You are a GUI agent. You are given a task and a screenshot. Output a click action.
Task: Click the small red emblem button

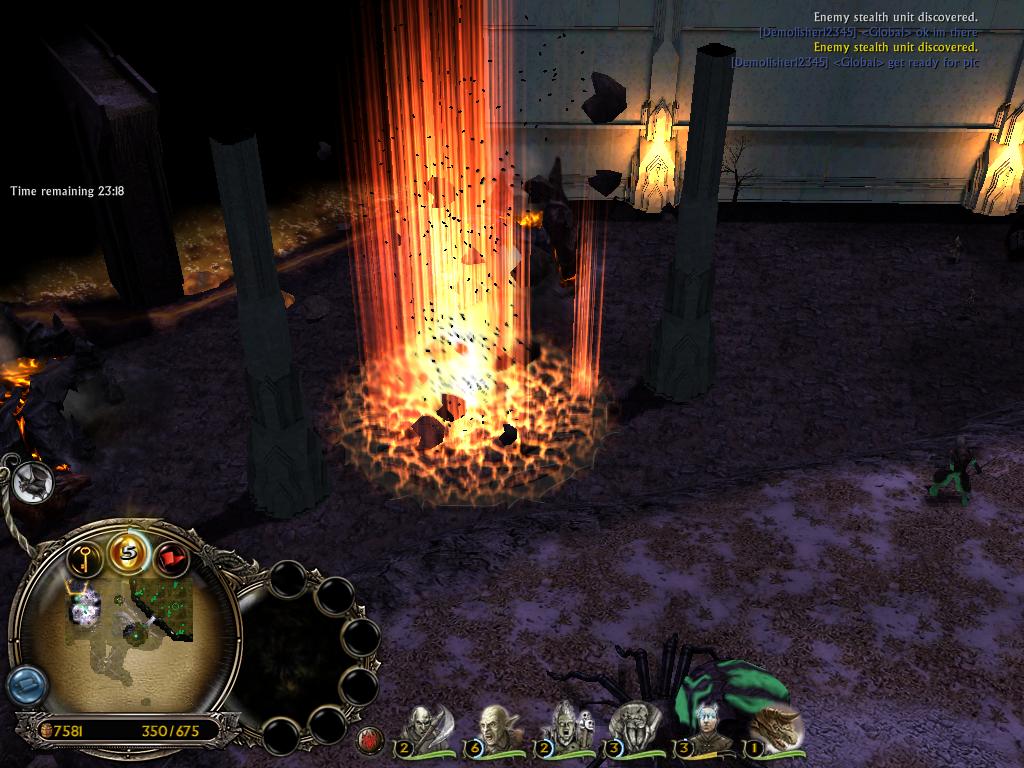(x=370, y=741)
